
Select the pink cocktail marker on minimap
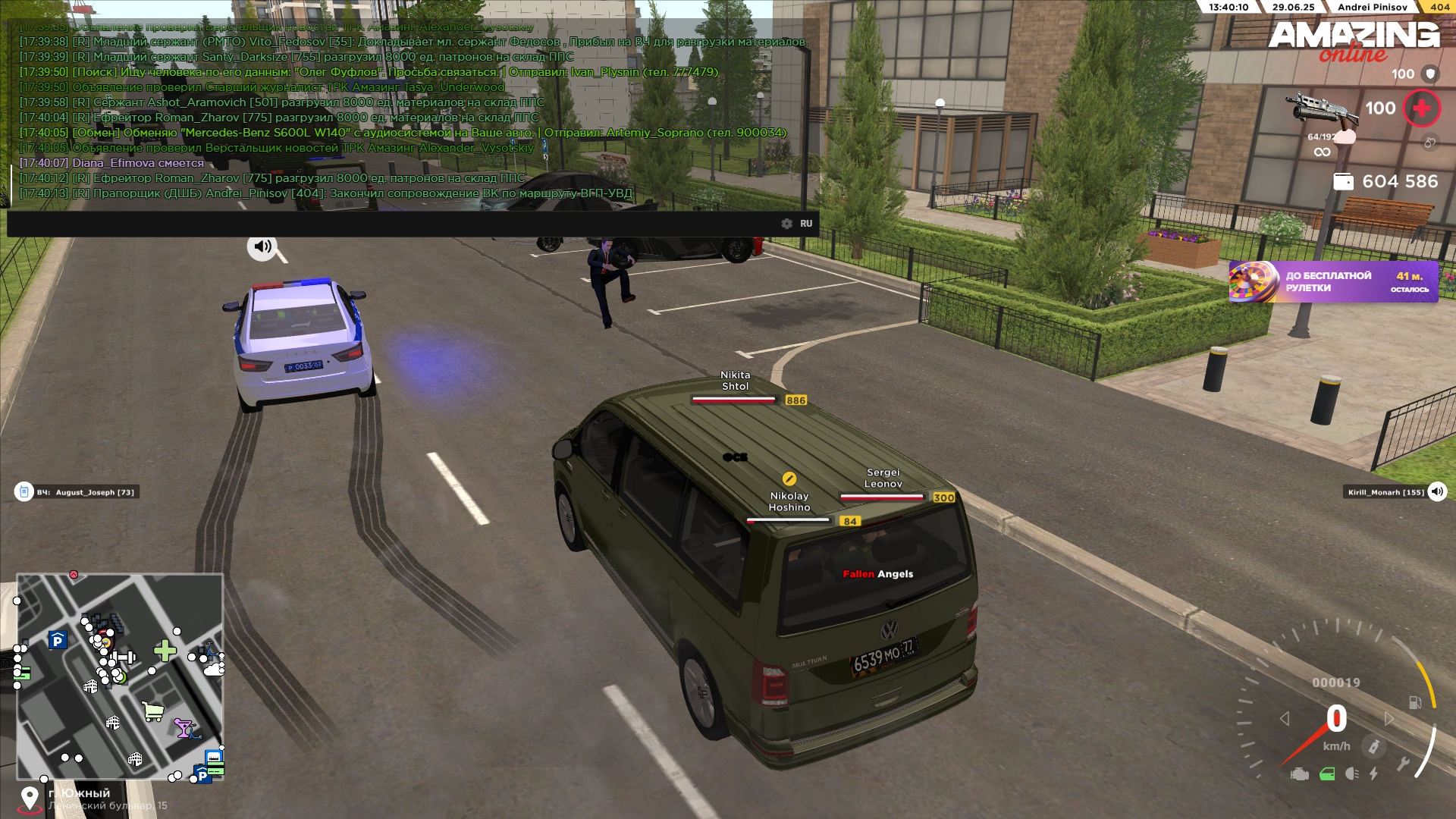(x=184, y=728)
